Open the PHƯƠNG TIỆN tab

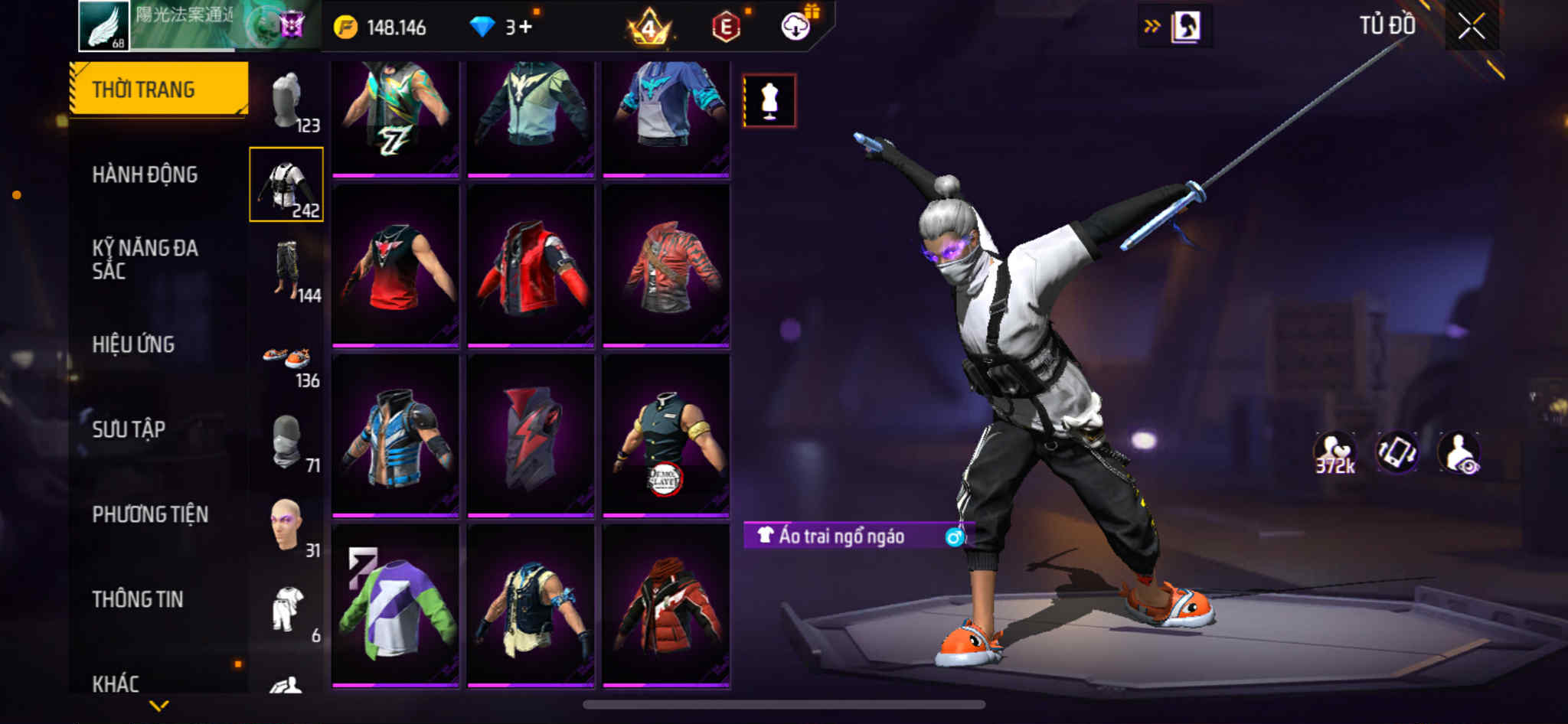[x=150, y=514]
